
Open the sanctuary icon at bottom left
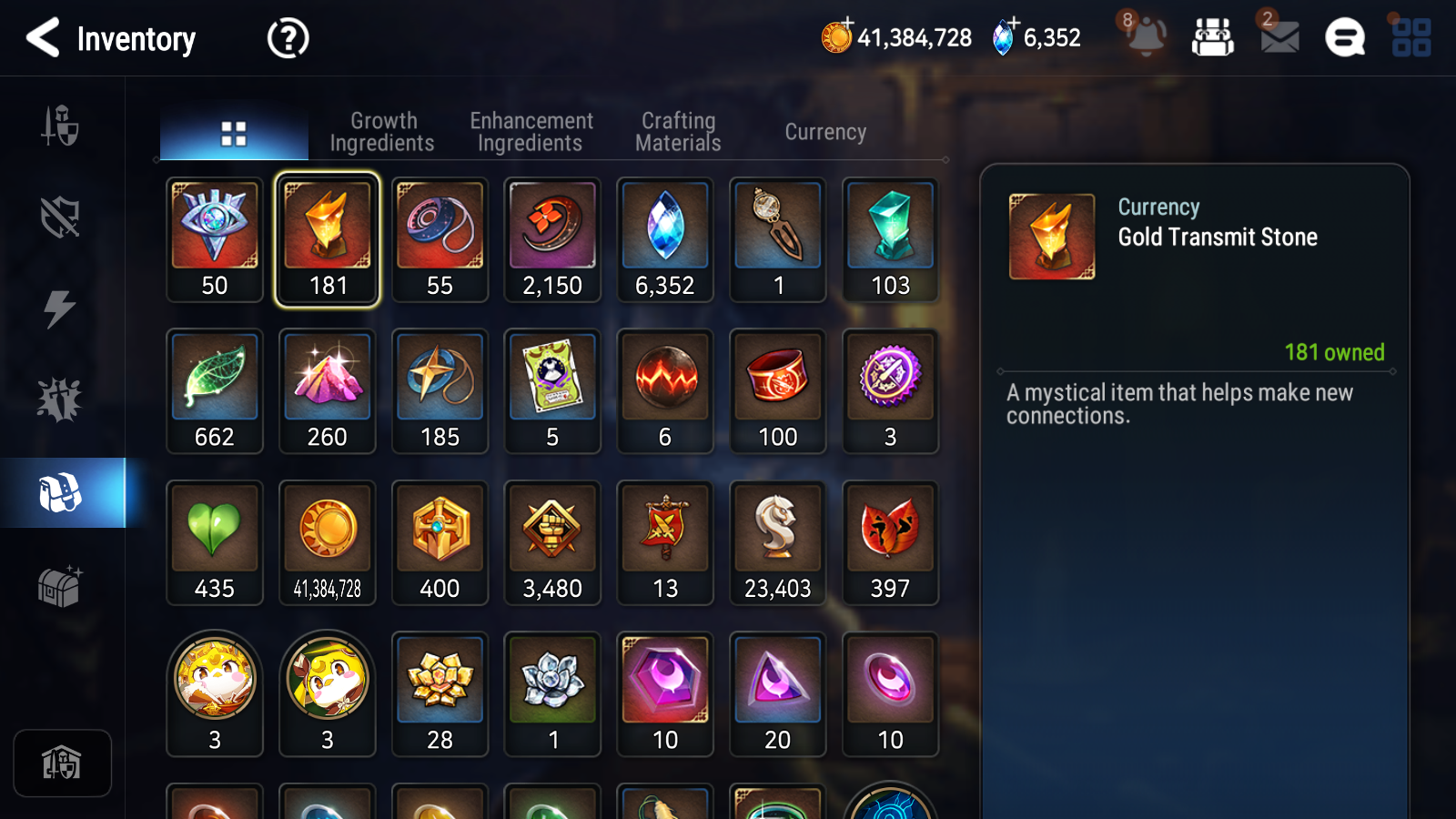coord(62,763)
